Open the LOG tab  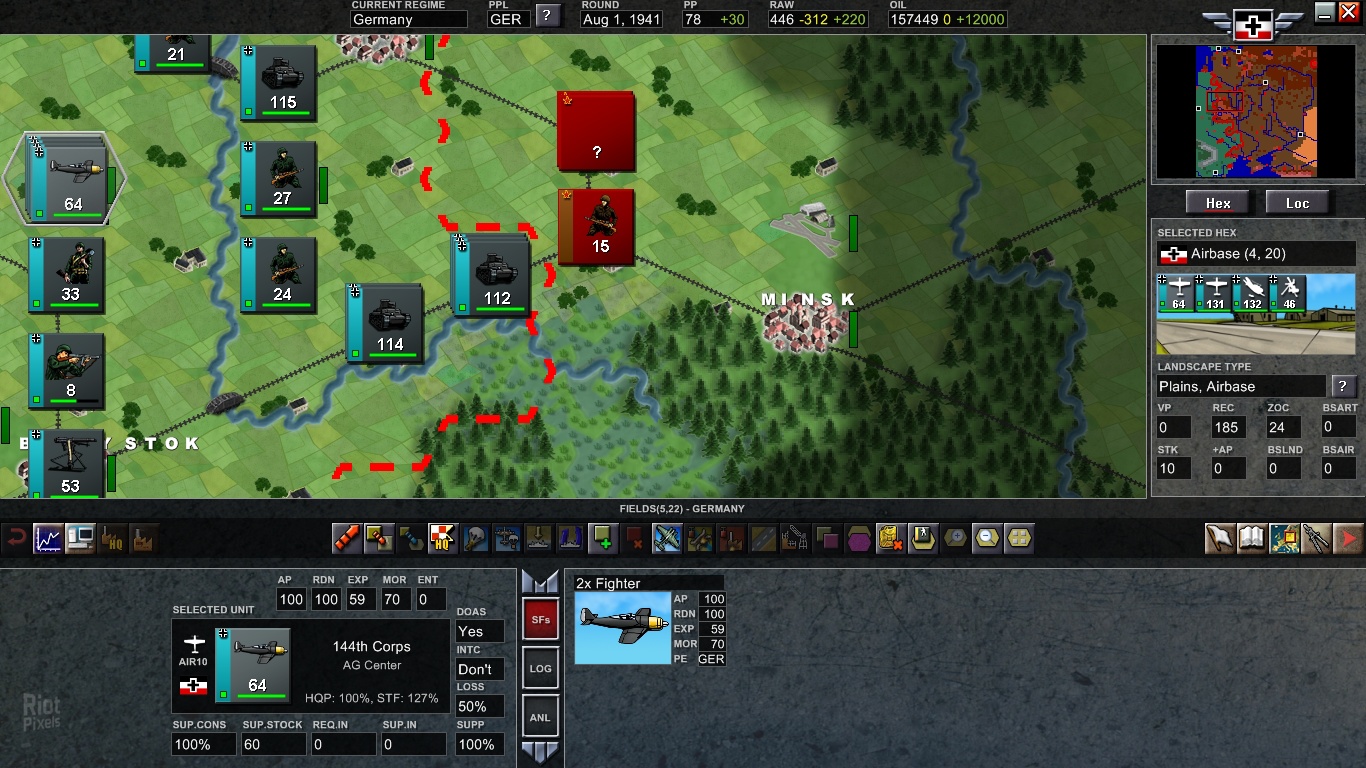point(540,668)
